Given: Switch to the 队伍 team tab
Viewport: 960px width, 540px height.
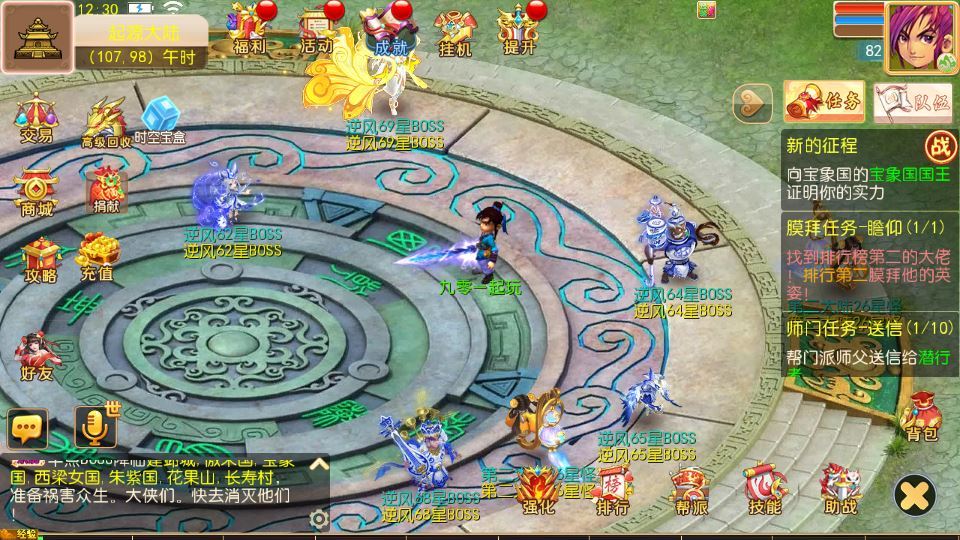Looking at the screenshot, I should click(912, 101).
